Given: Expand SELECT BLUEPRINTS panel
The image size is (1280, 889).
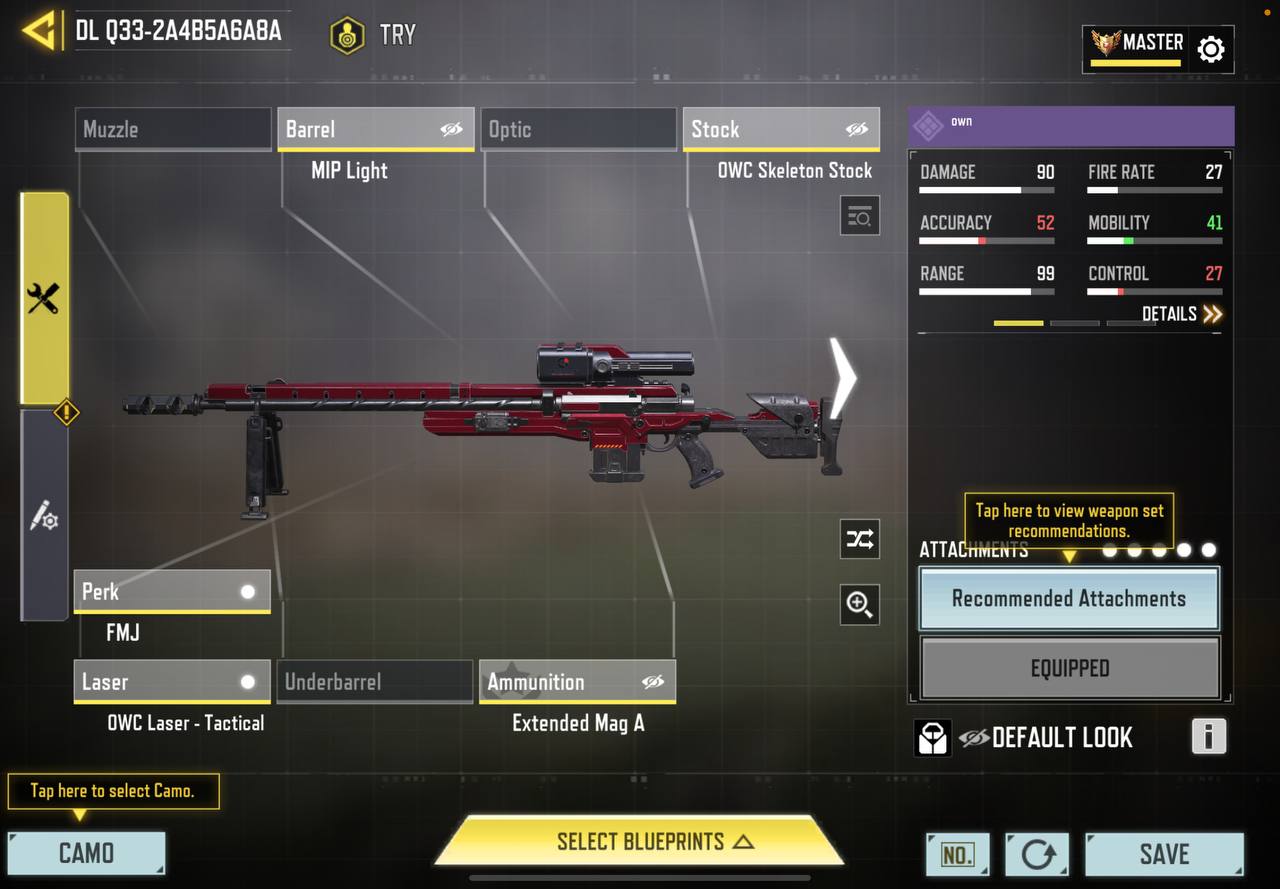Looking at the screenshot, I should point(640,841).
